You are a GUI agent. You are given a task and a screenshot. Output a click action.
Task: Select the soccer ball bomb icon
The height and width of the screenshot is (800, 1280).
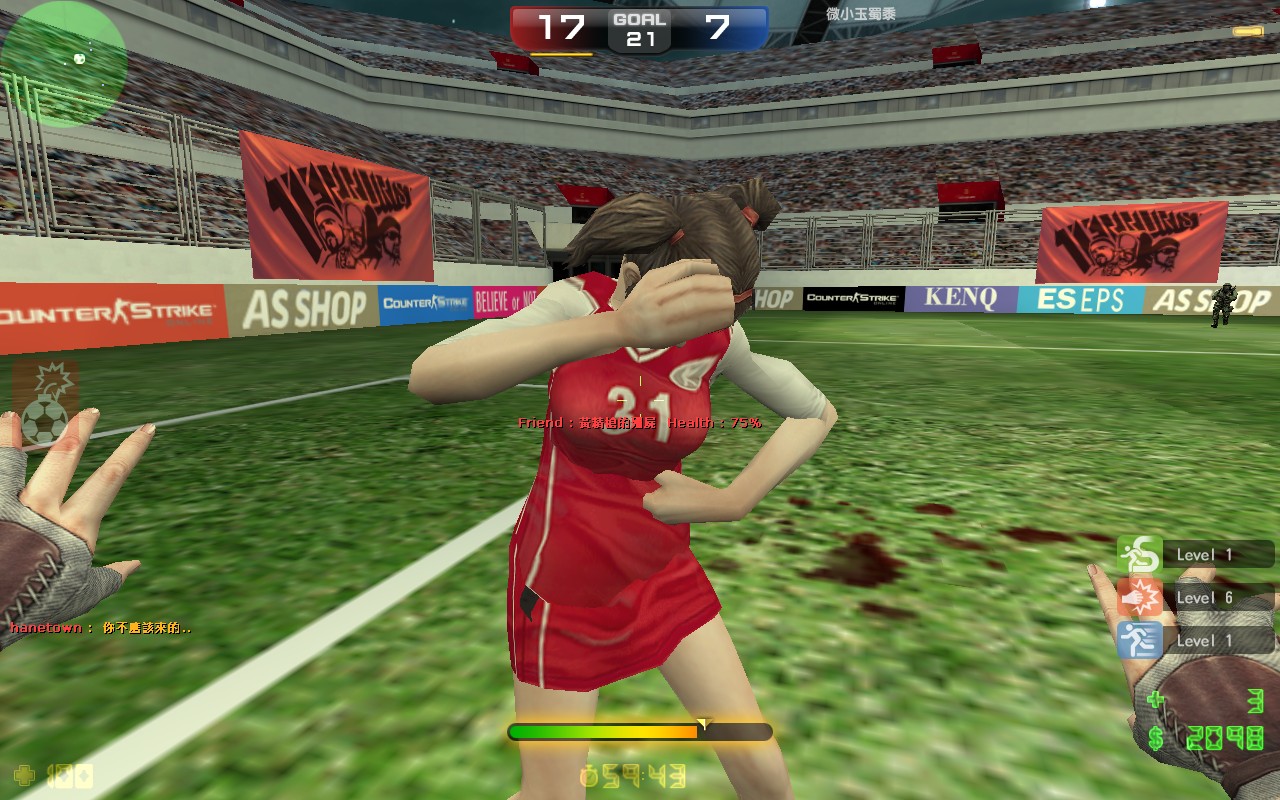point(46,405)
